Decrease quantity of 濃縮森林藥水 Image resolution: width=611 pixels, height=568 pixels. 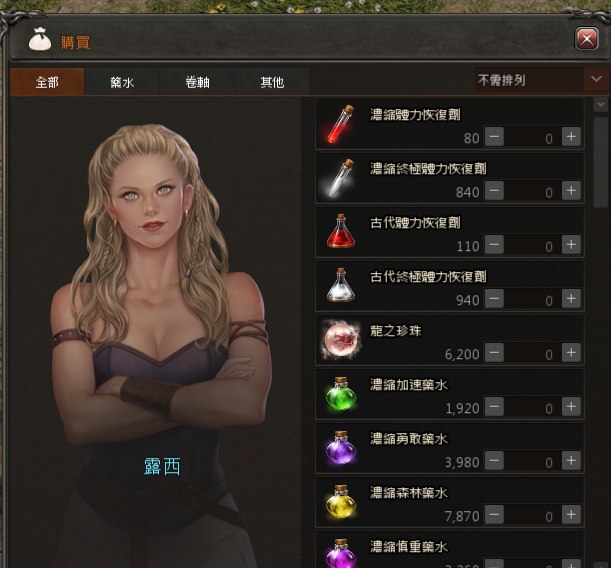click(x=495, y=514)
